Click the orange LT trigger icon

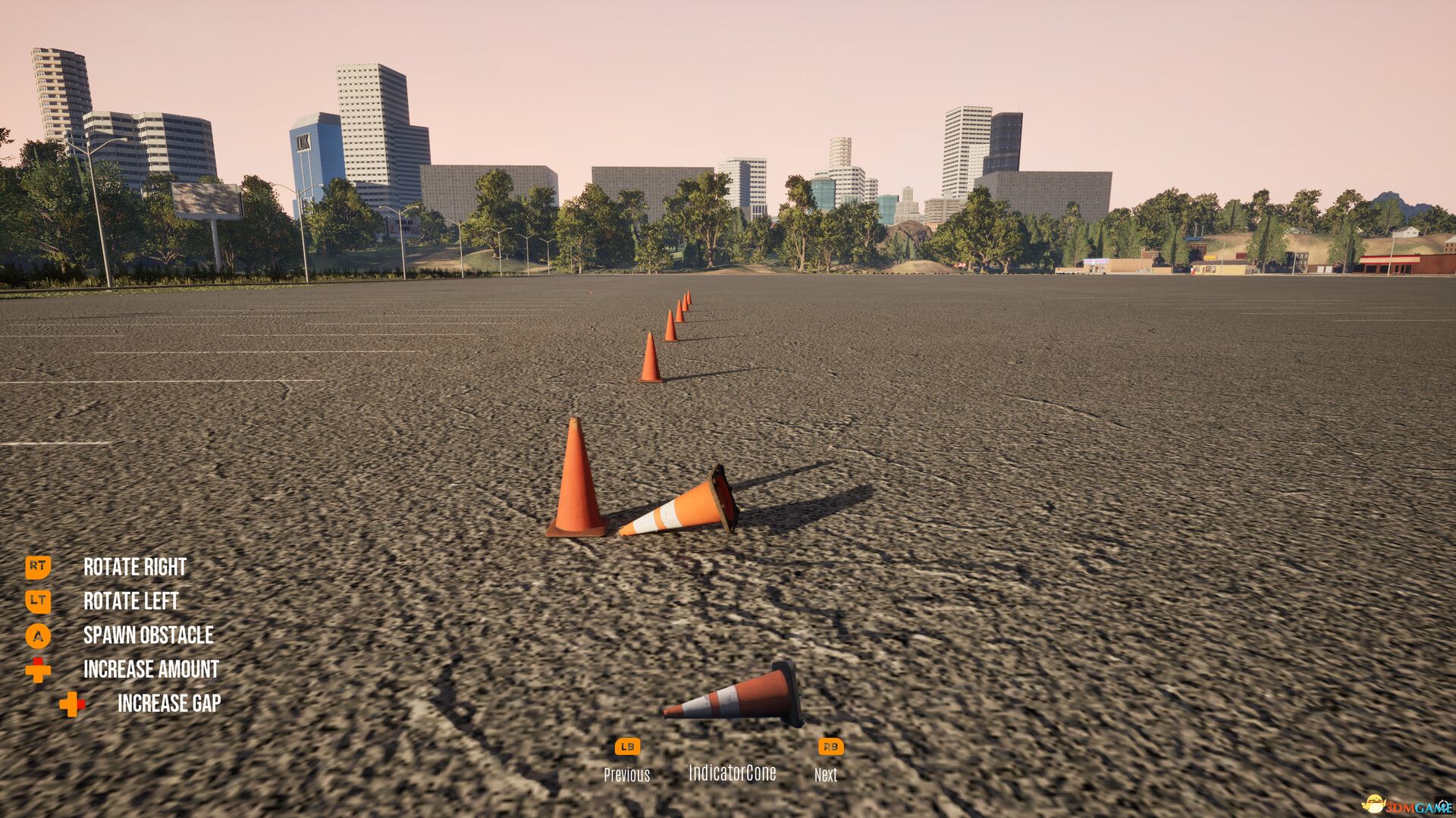[x=39, y=601]
